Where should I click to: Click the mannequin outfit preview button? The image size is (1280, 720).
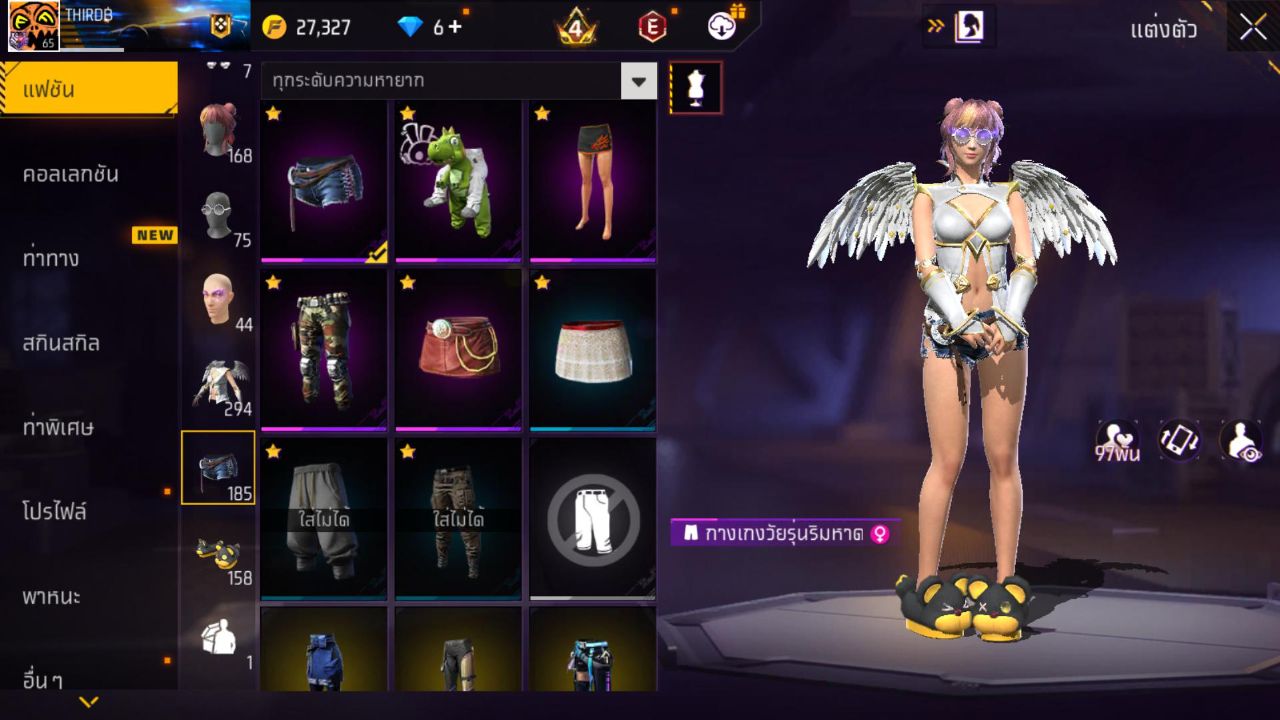(x=696, y=88)
